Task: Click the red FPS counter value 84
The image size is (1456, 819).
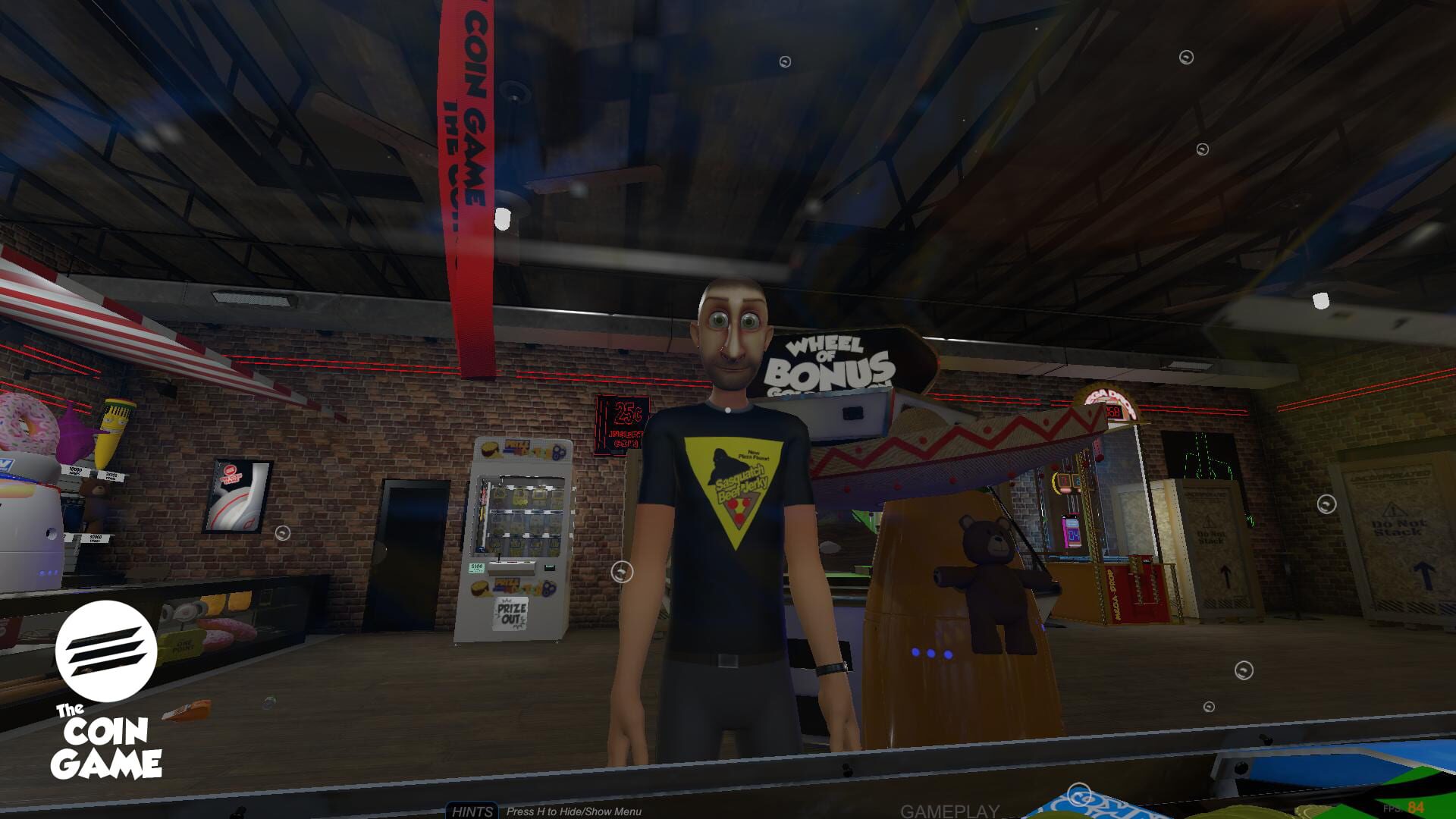Action: point(1416,808)
